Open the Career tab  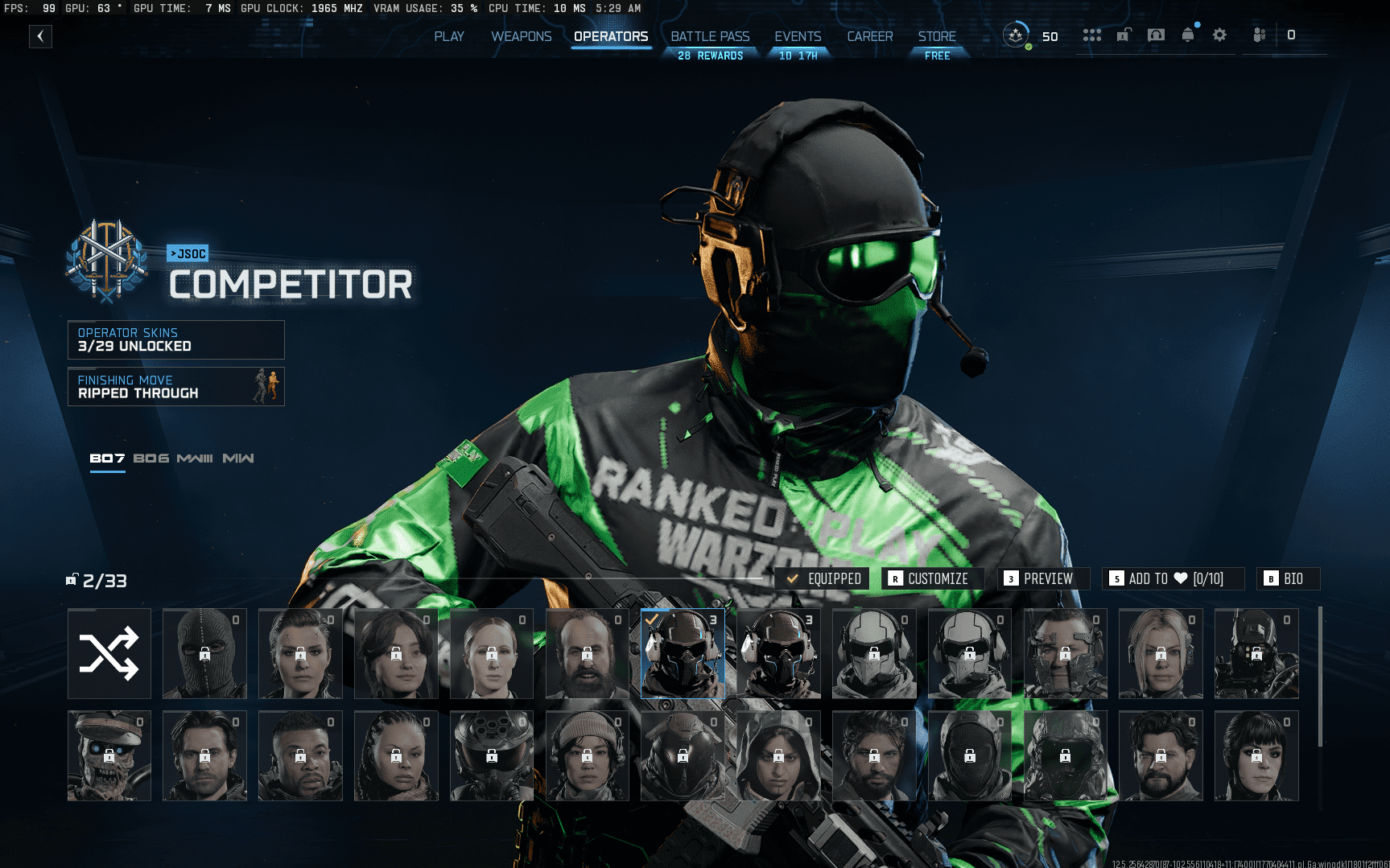tap(869, 36)
